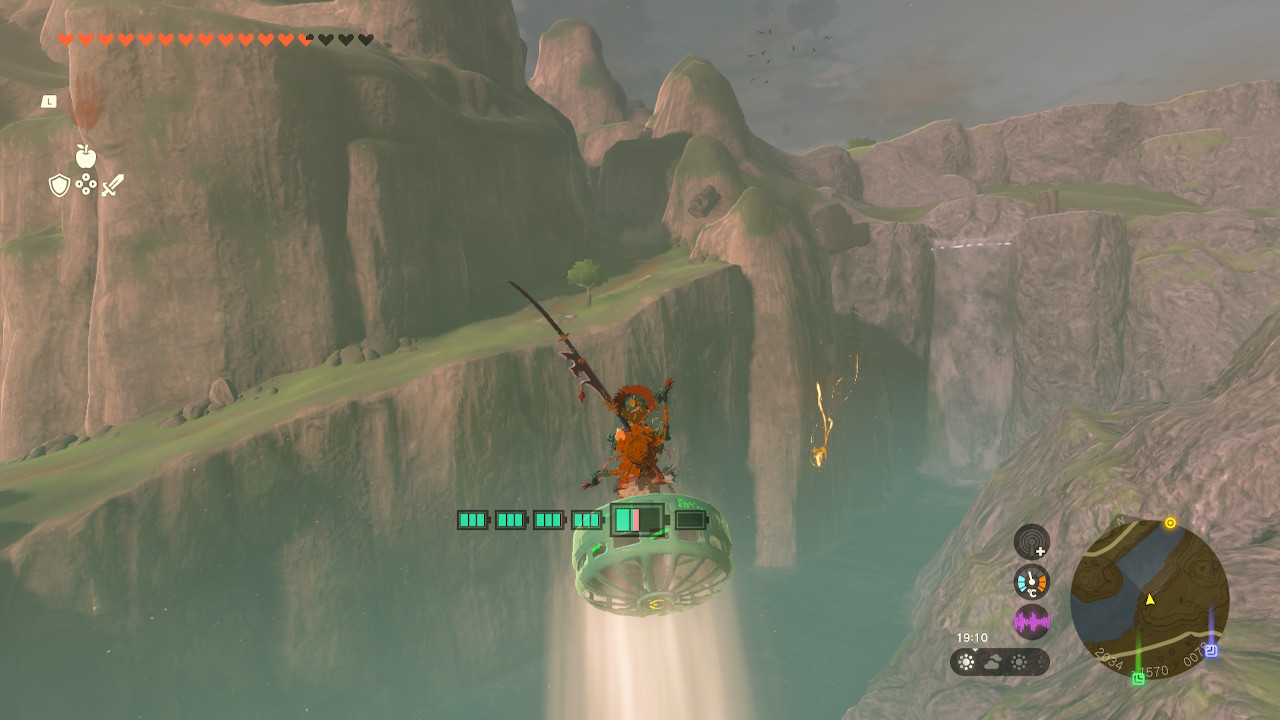Open the circular minimap
The height and width of the screenshot is (720, 1280).
pyautogui.click(x=1149, y=598)
